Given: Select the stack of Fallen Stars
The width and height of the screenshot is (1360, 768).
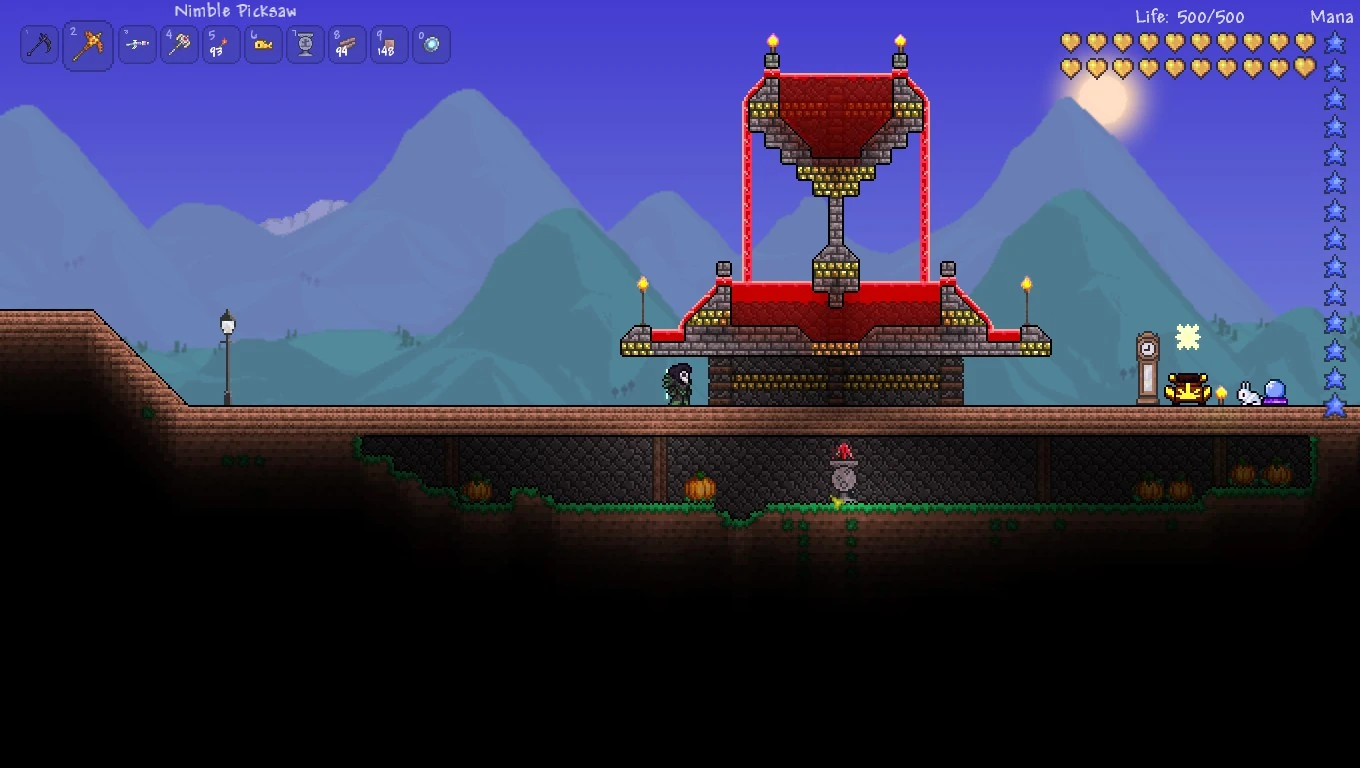Looking at the screenshot, I should (x=220, y=44).
